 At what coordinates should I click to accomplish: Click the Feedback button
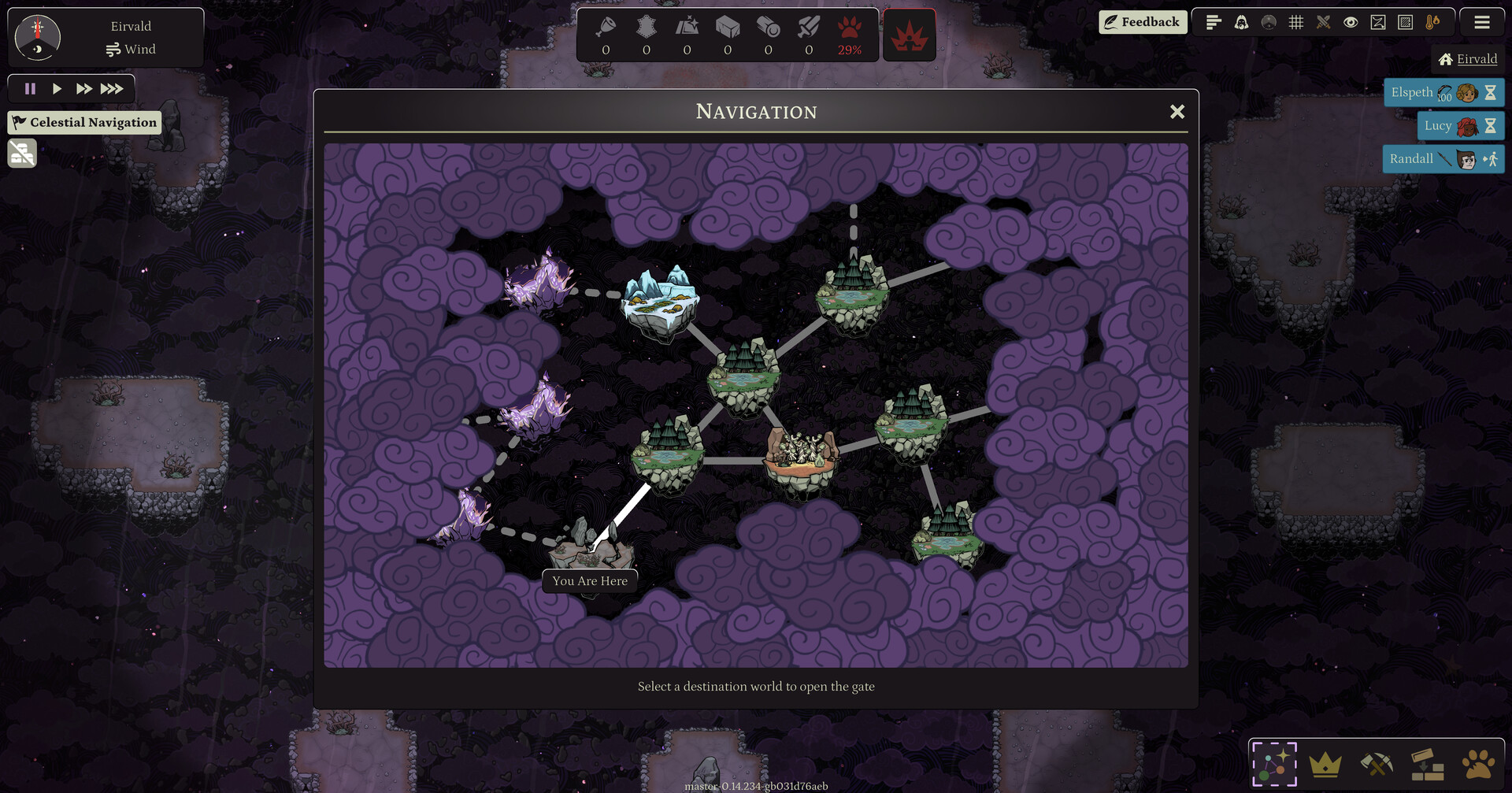click(1143, 22)
